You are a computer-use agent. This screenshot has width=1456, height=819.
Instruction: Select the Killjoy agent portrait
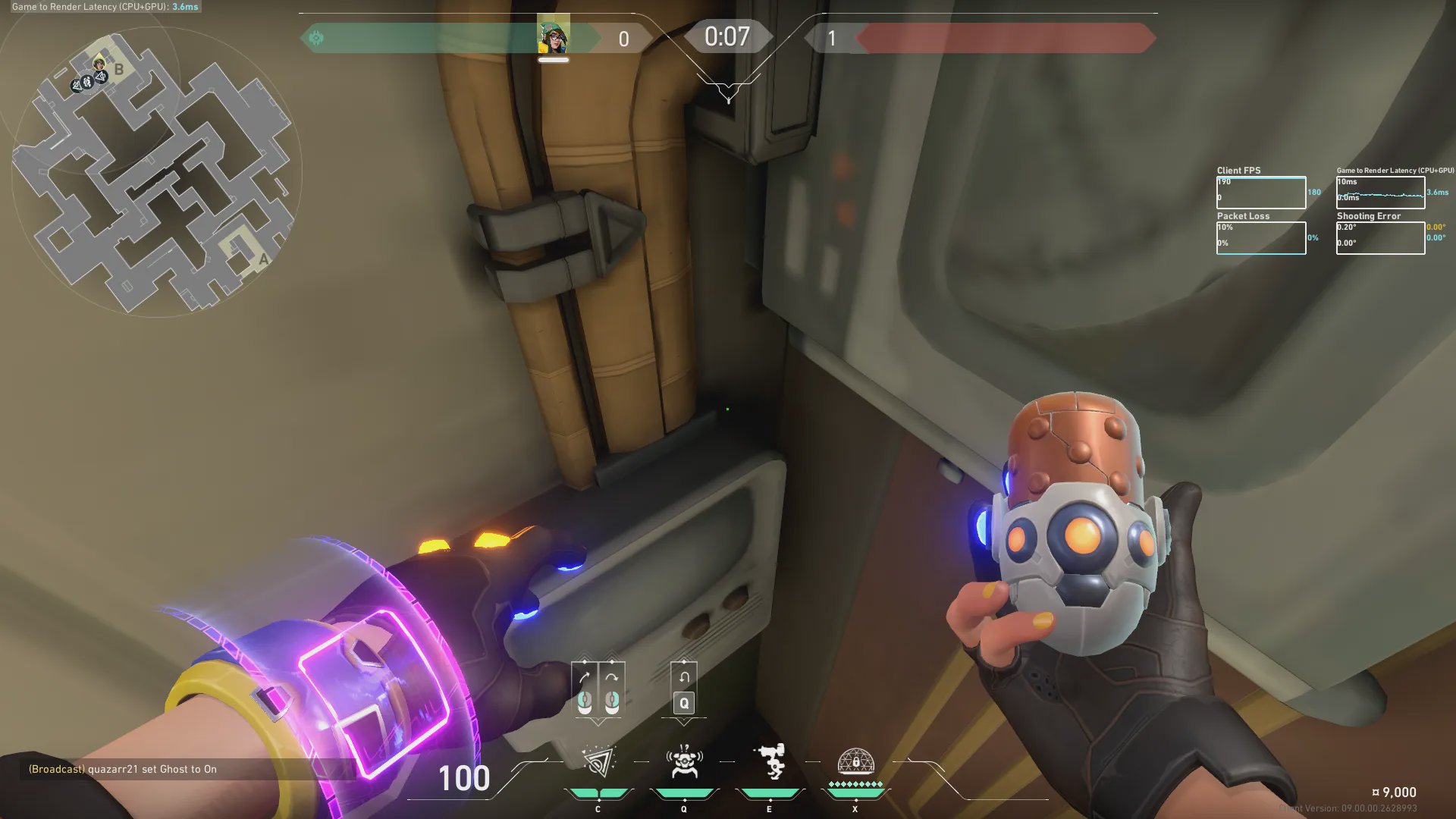click(x=554, y=35)
